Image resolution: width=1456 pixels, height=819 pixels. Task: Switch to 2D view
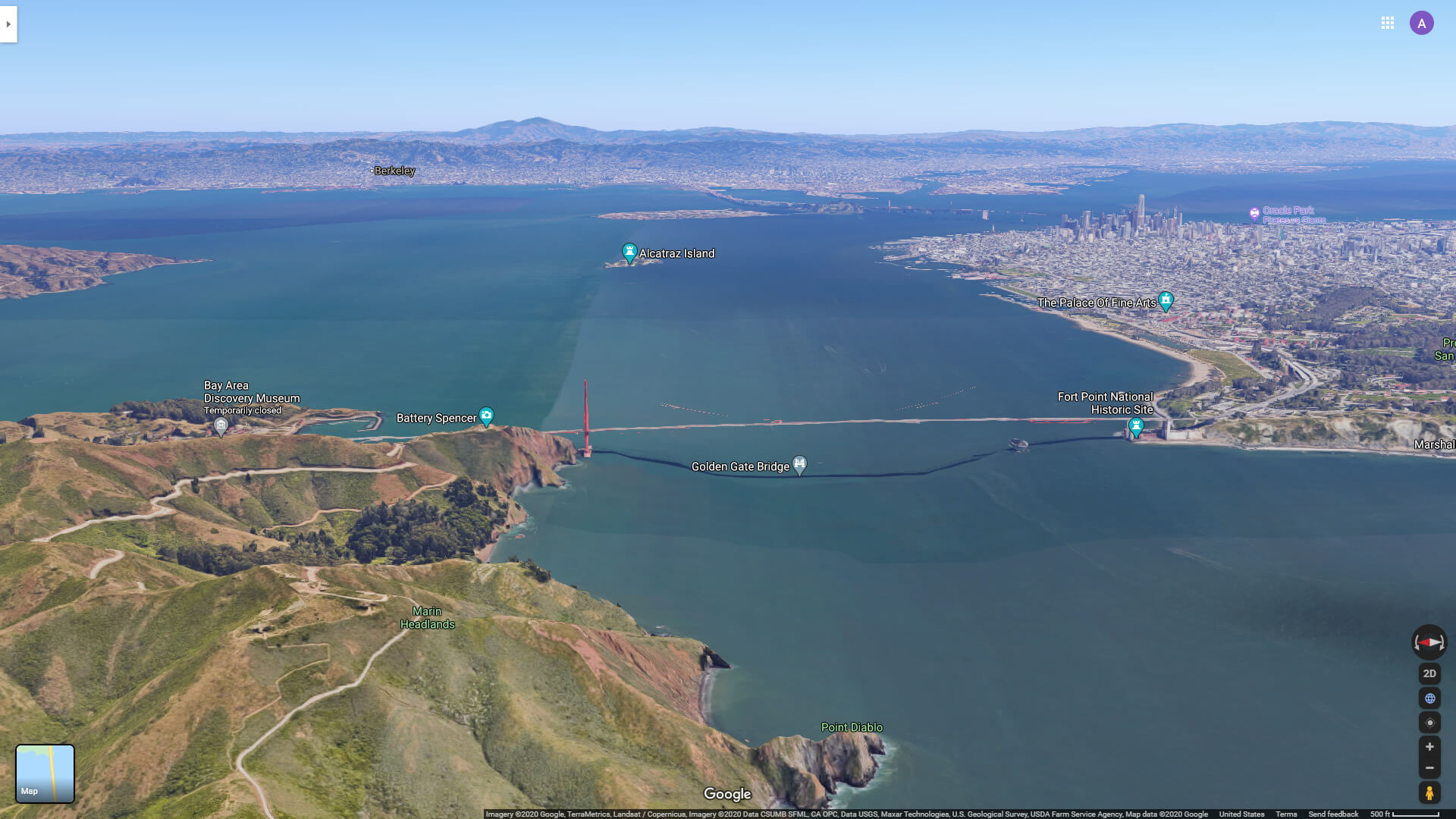pos(1429,673)
